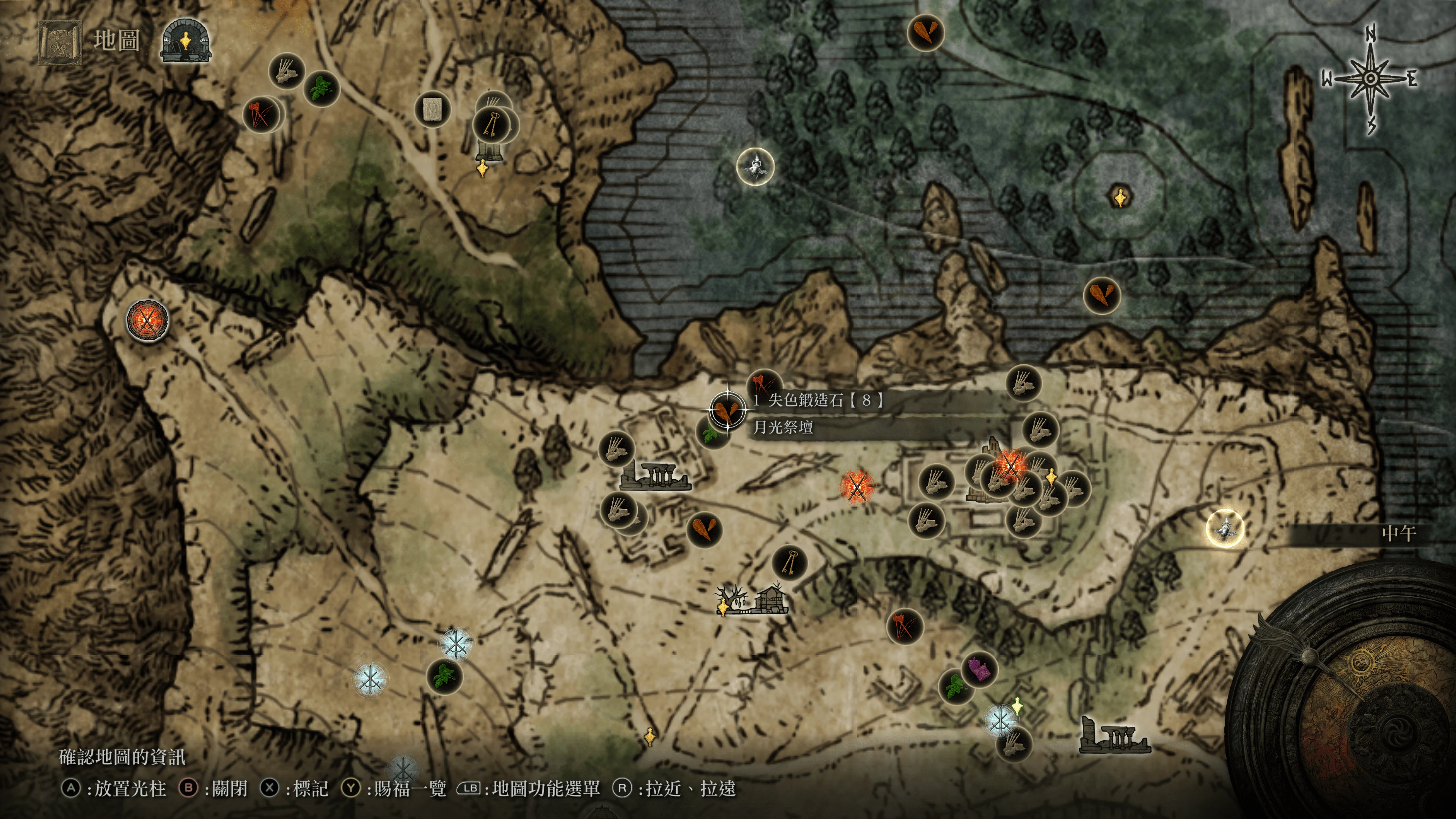
Task: Select the fiery crossed-swords marker outside the walls
Action: point(857,486)
